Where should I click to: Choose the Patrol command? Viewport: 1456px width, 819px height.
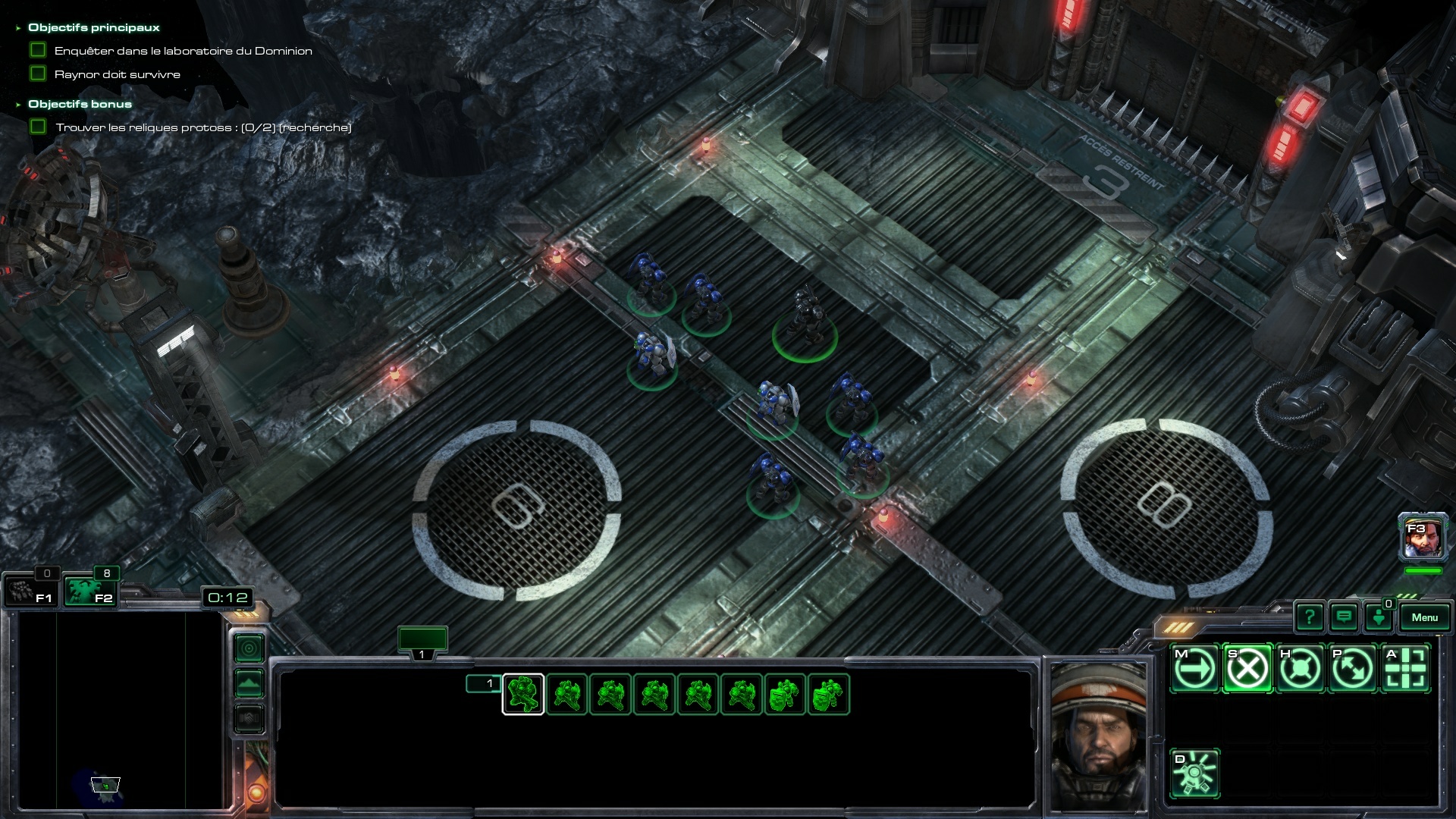click(x=1353, y=669)
